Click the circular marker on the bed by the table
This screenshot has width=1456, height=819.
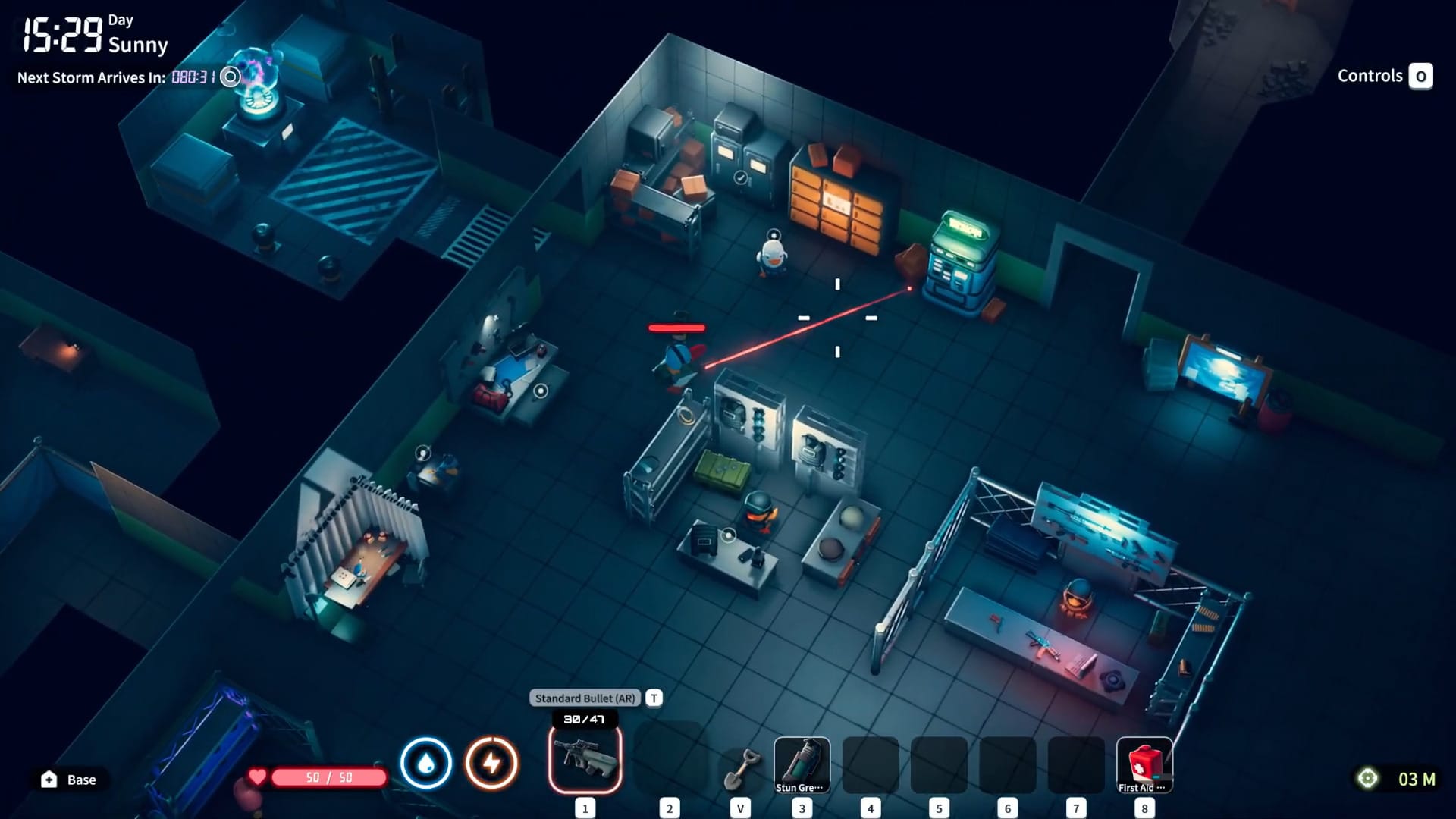click(541, 391)
